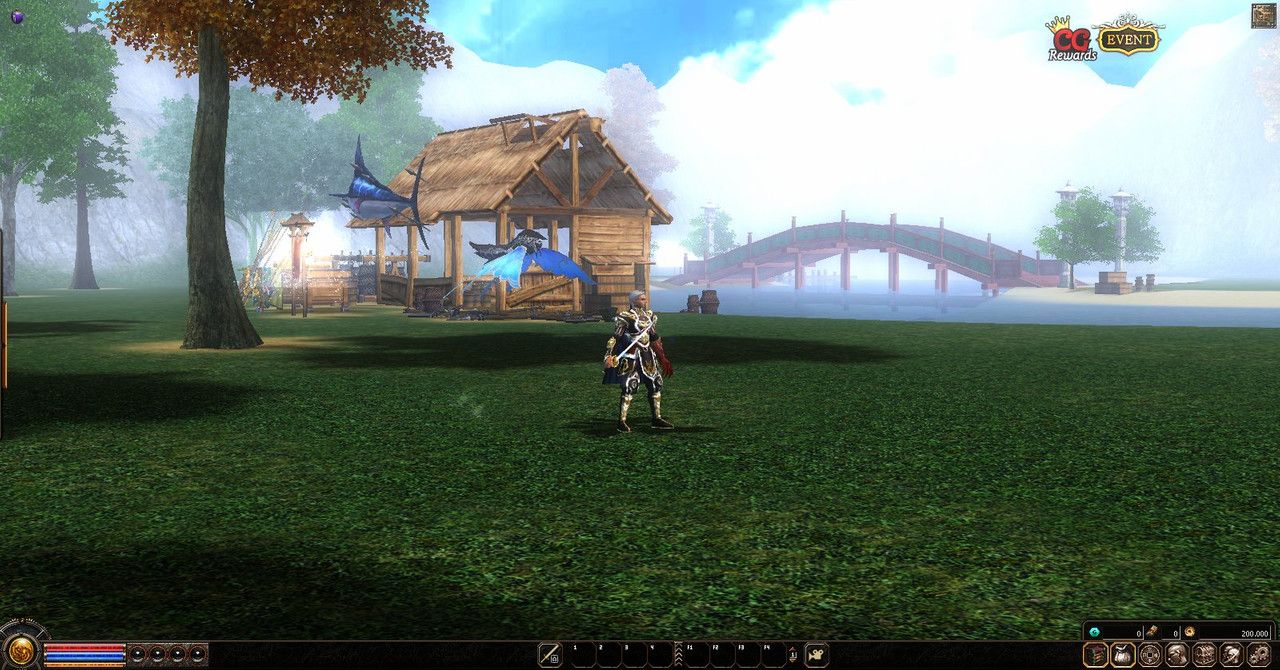Screen dimensions: 1280x670
Task: Toggle the camera mode button
Action: (x=817, y=655)
